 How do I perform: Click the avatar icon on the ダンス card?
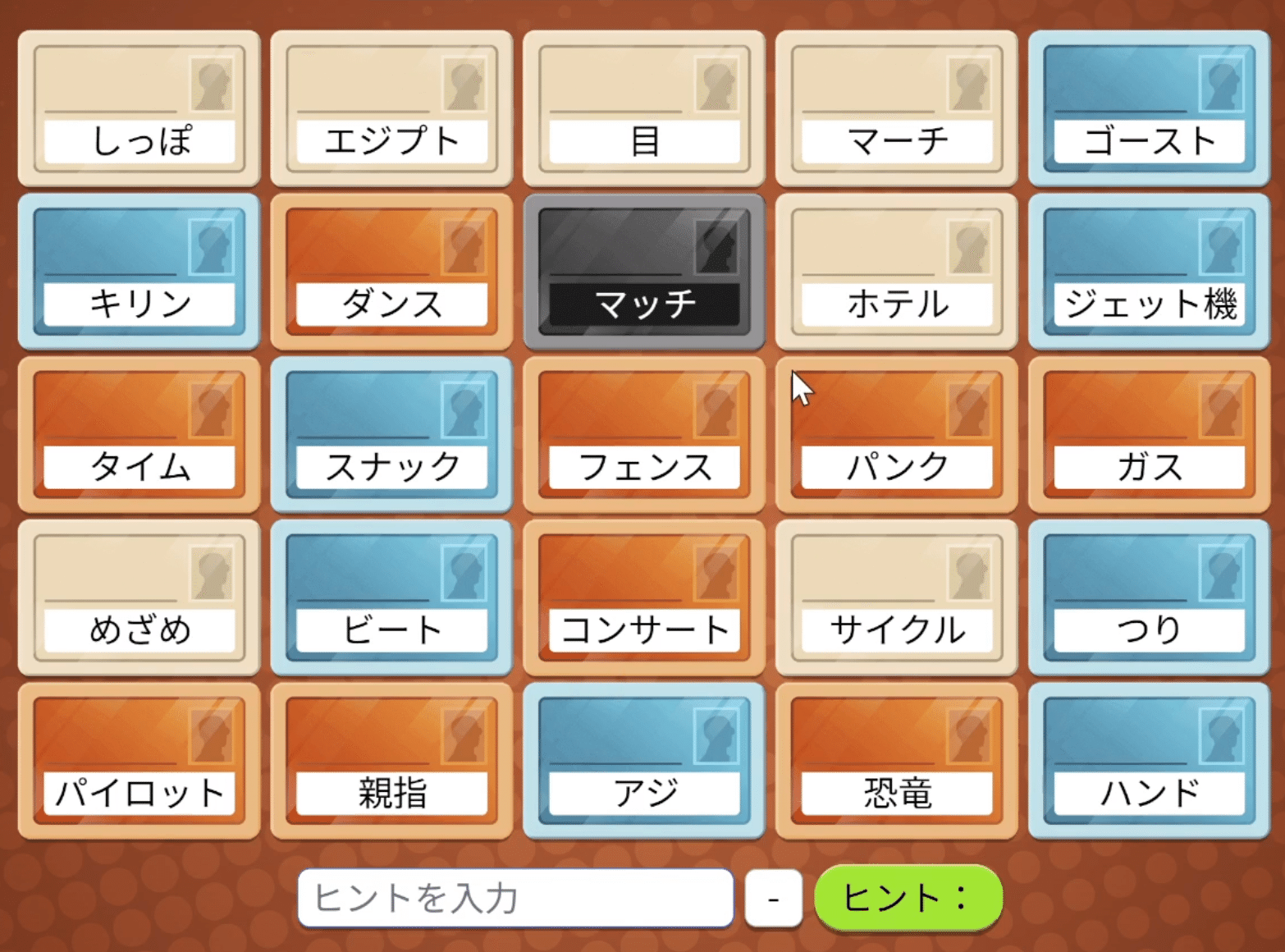(464, 248)
